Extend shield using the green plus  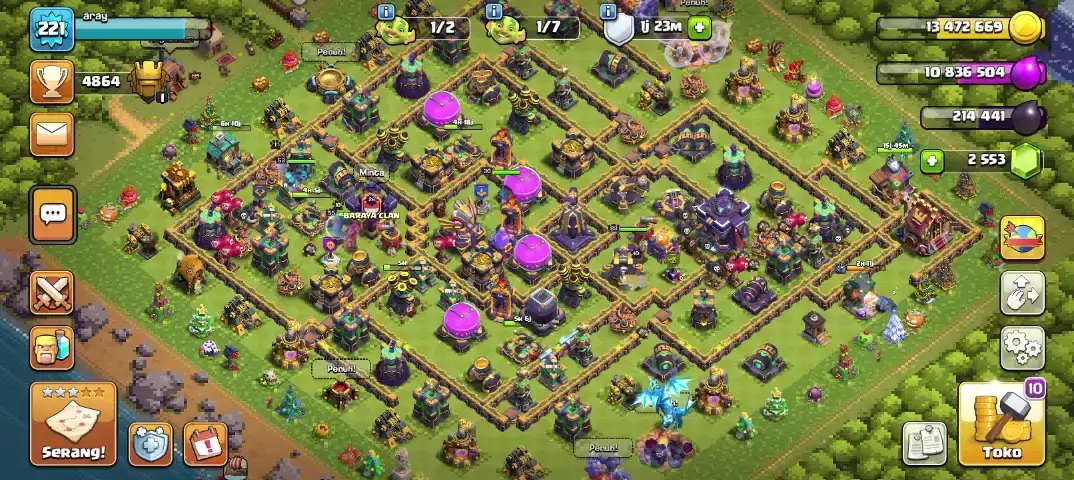[699, 28]
